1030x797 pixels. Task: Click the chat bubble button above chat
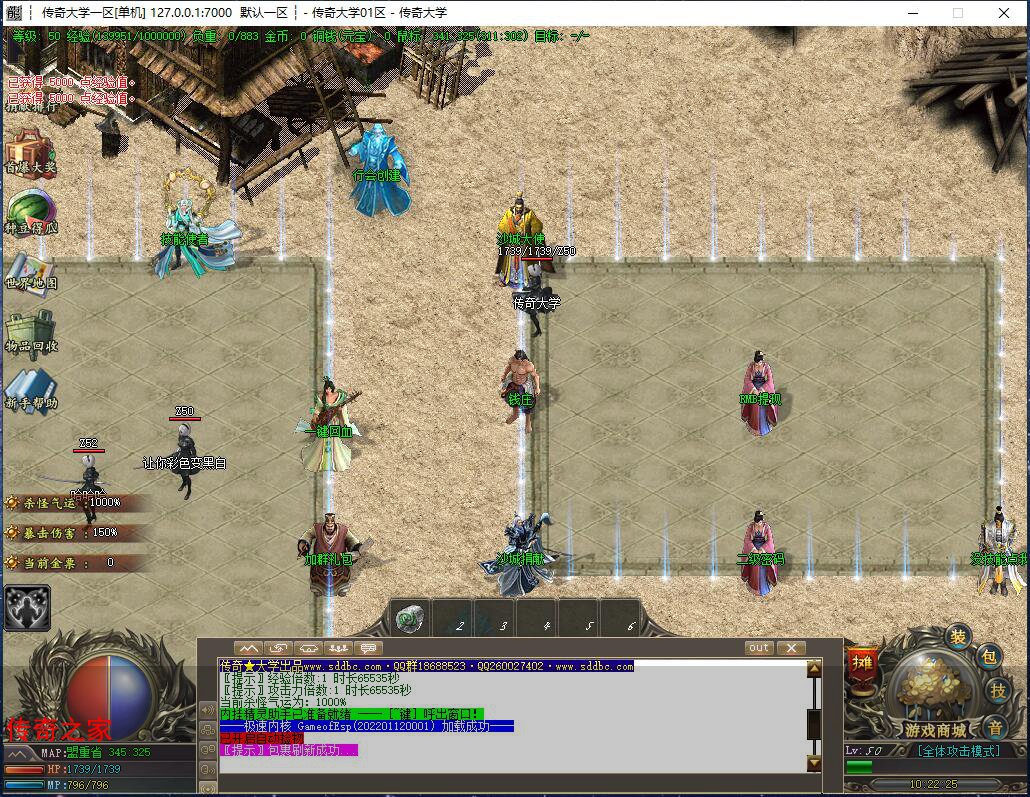369,648
